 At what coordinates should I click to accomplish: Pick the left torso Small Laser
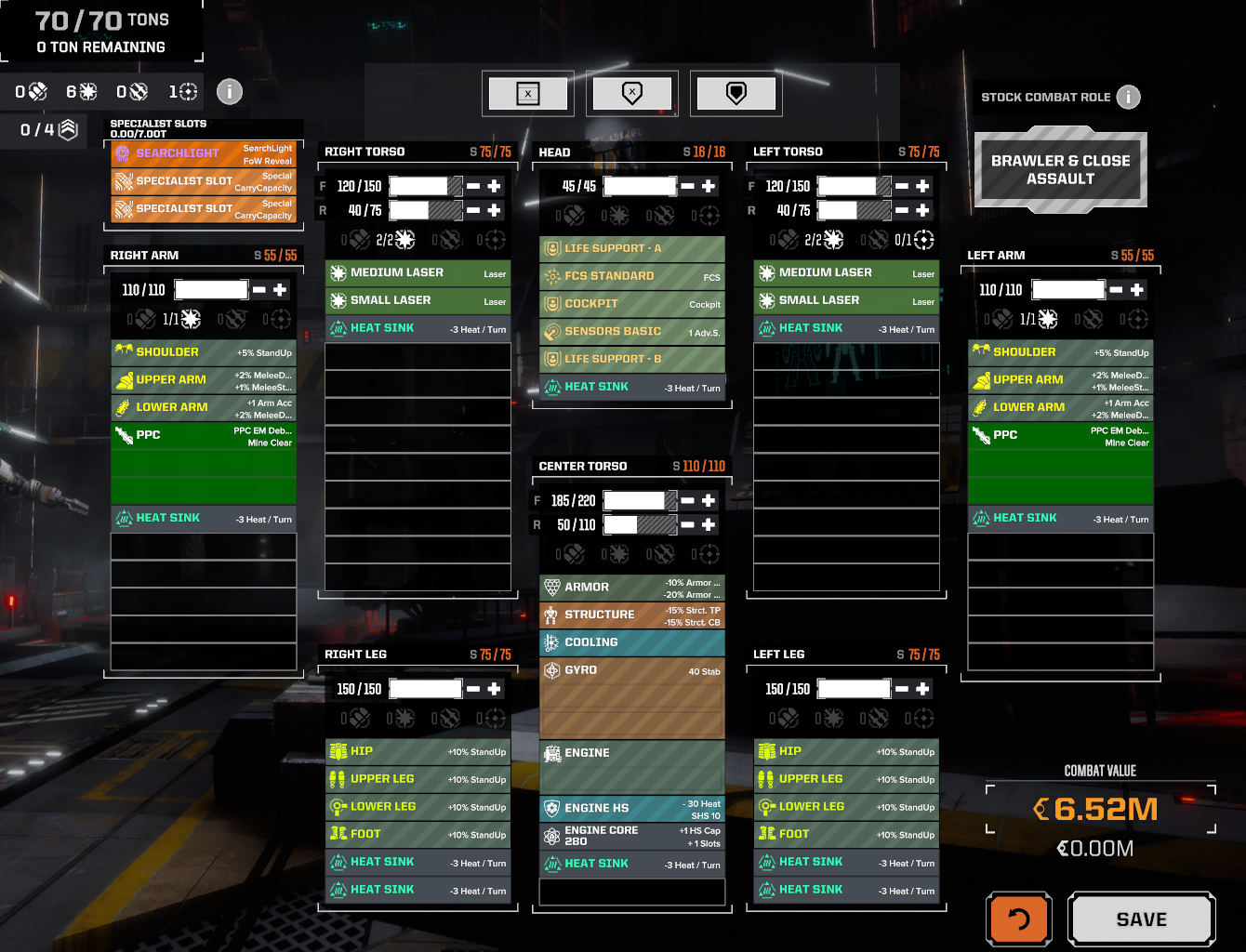(x=845, y=300)
